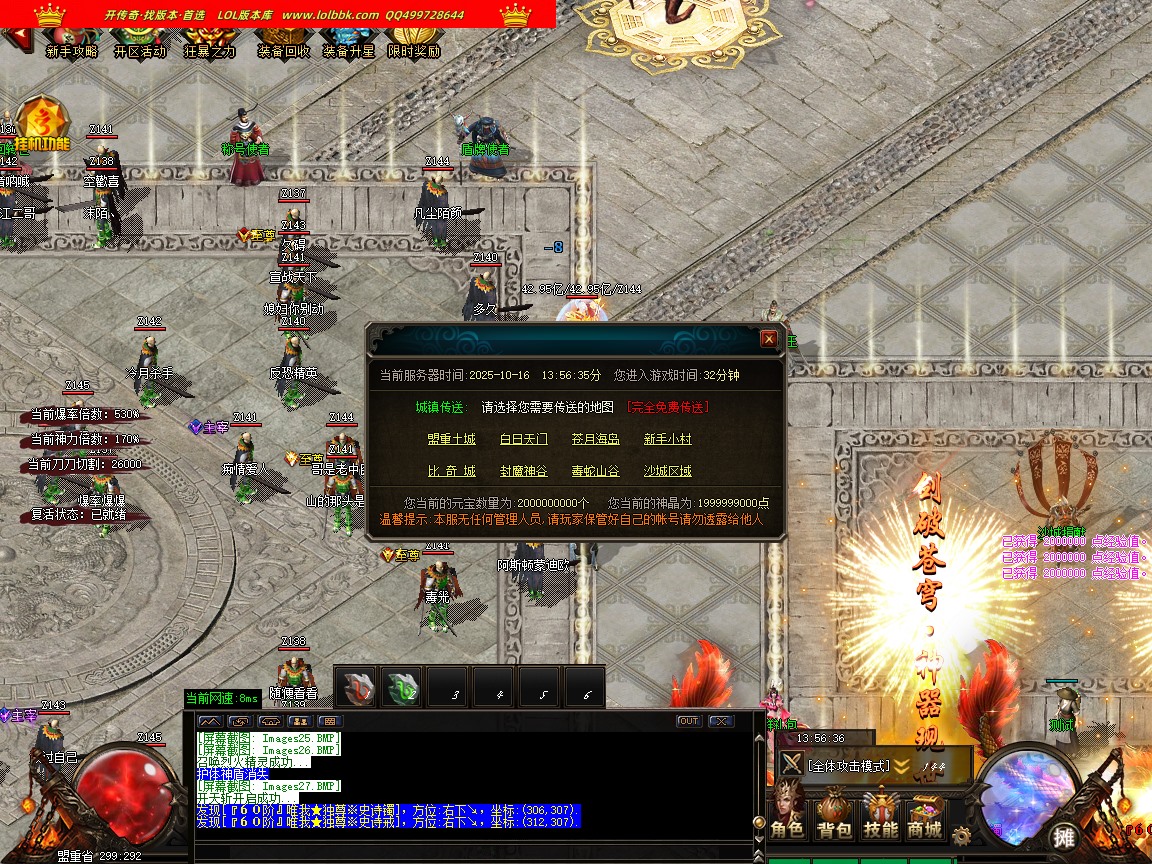
Task: Show the 技能 skills panel
Action: 881,815
